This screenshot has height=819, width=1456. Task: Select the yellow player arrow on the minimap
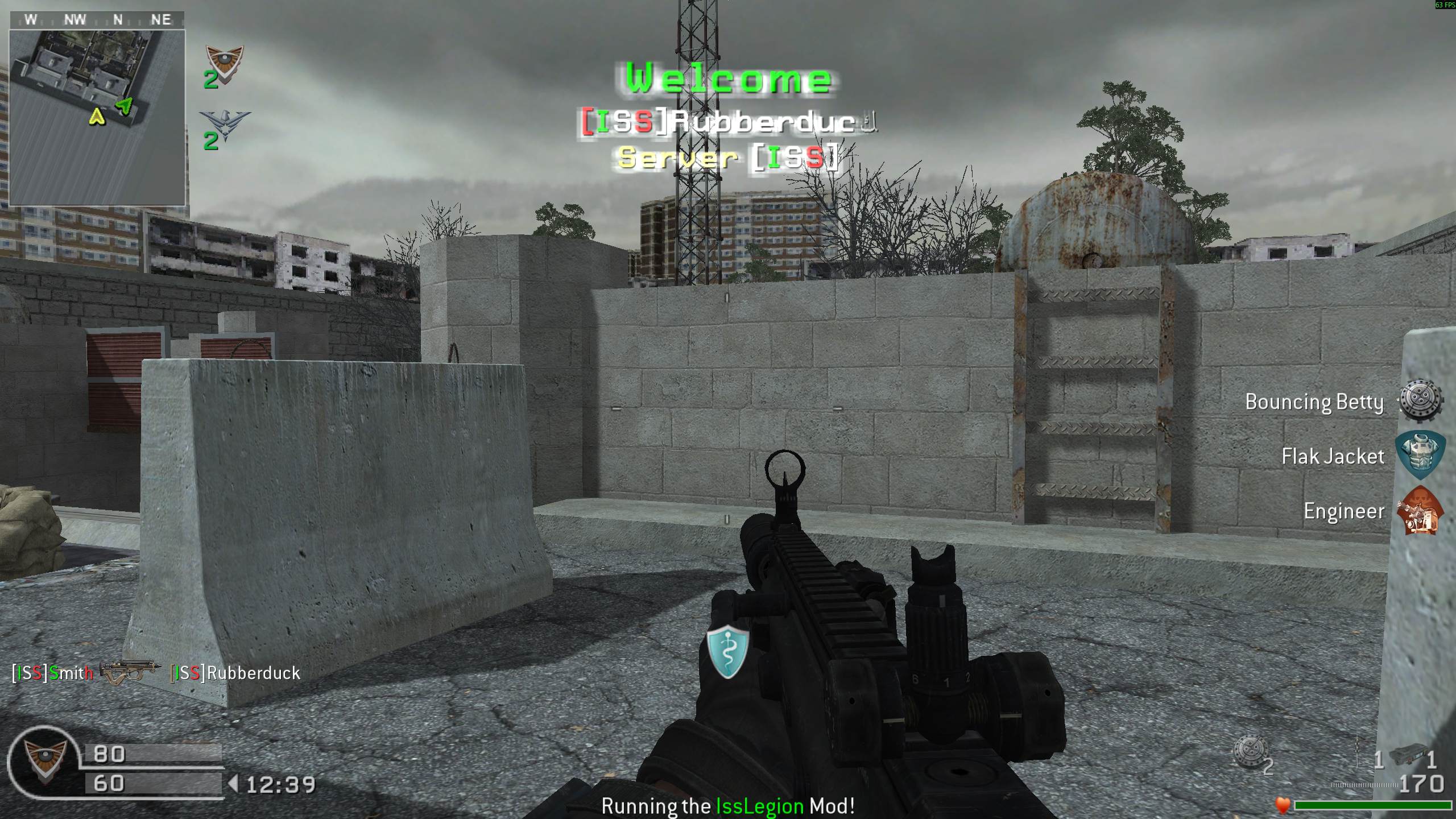[97, 117]
